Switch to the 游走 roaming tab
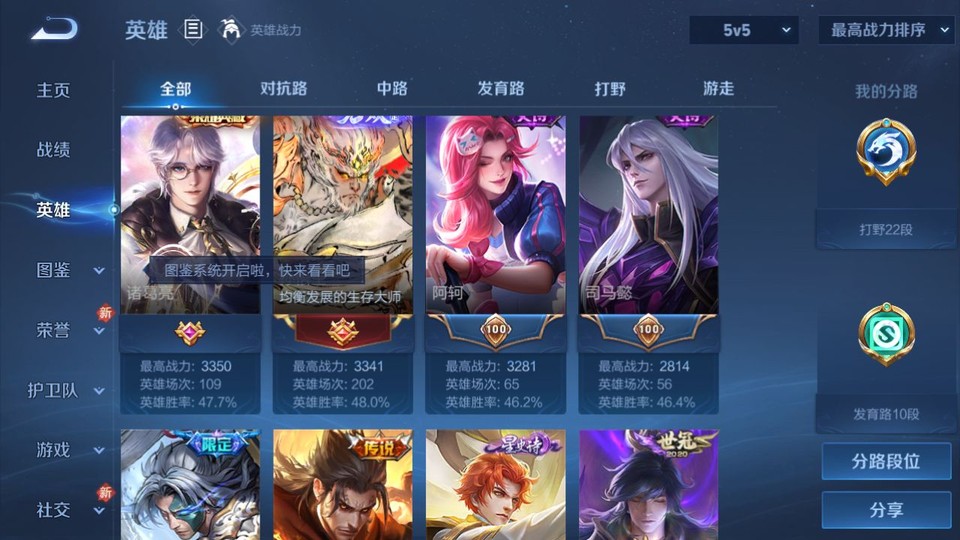This screenshot has width=960, height=540. point(718,88)
